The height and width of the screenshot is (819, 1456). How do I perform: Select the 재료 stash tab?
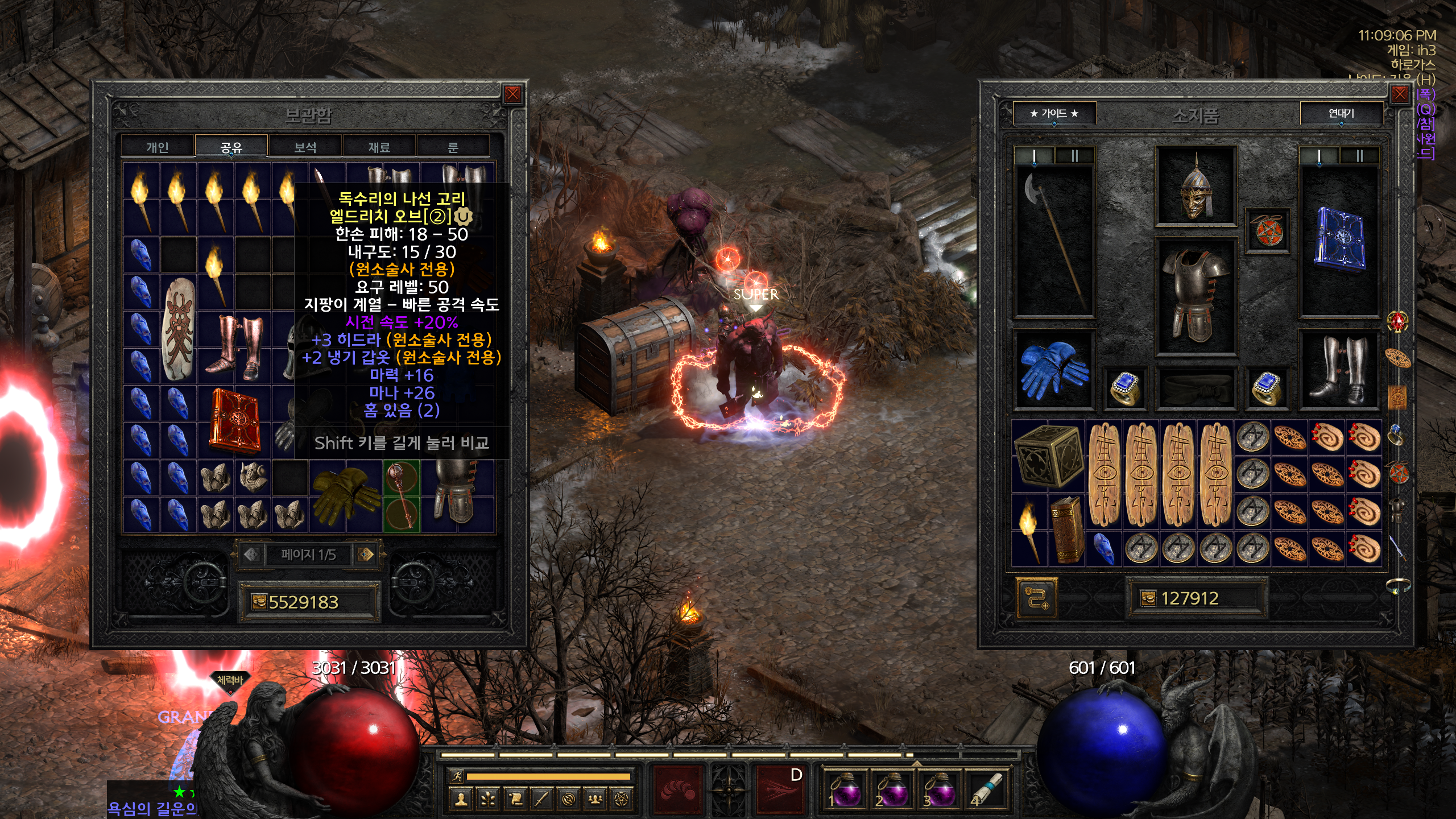point(379,147)
